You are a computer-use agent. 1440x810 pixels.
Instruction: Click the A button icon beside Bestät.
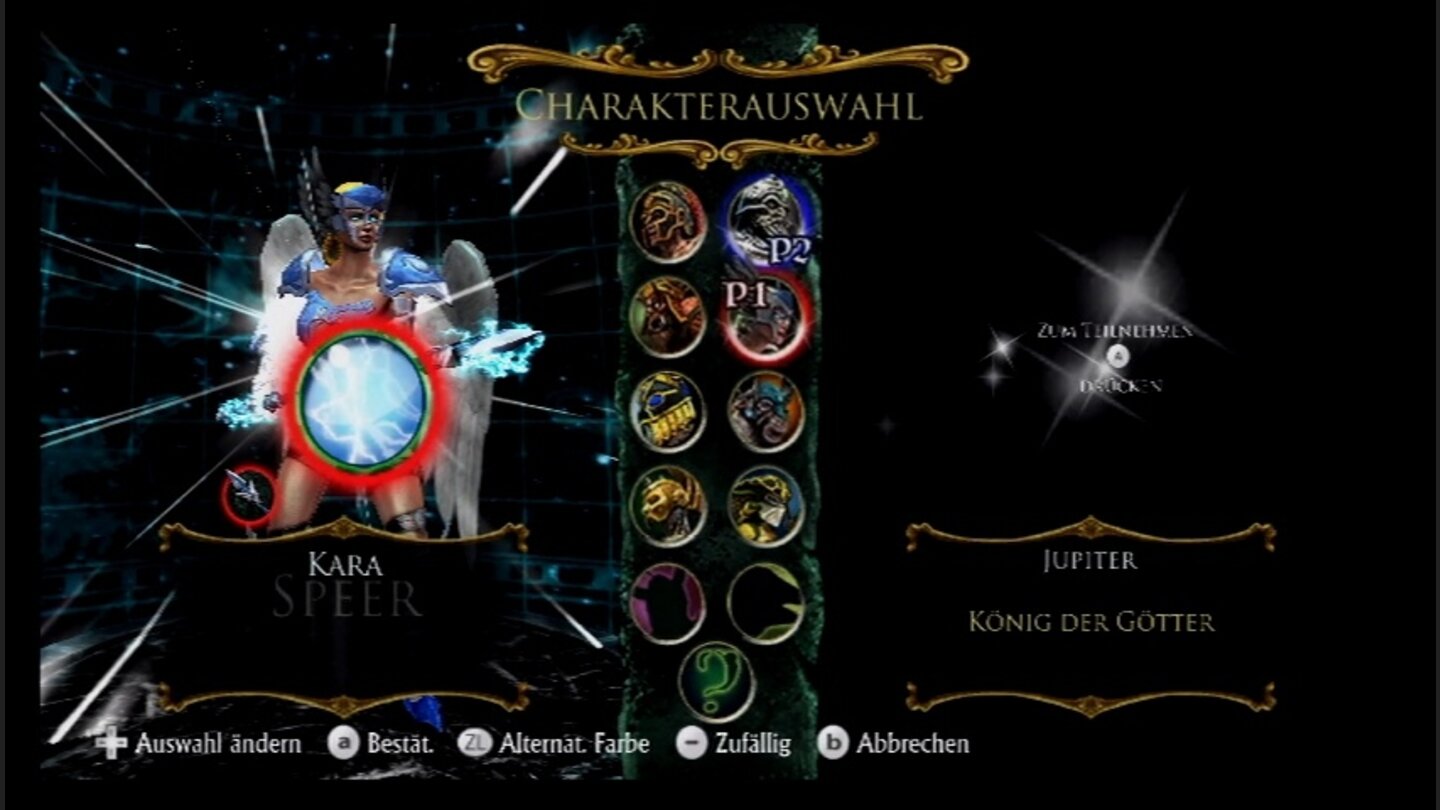(x=346, y=744)
